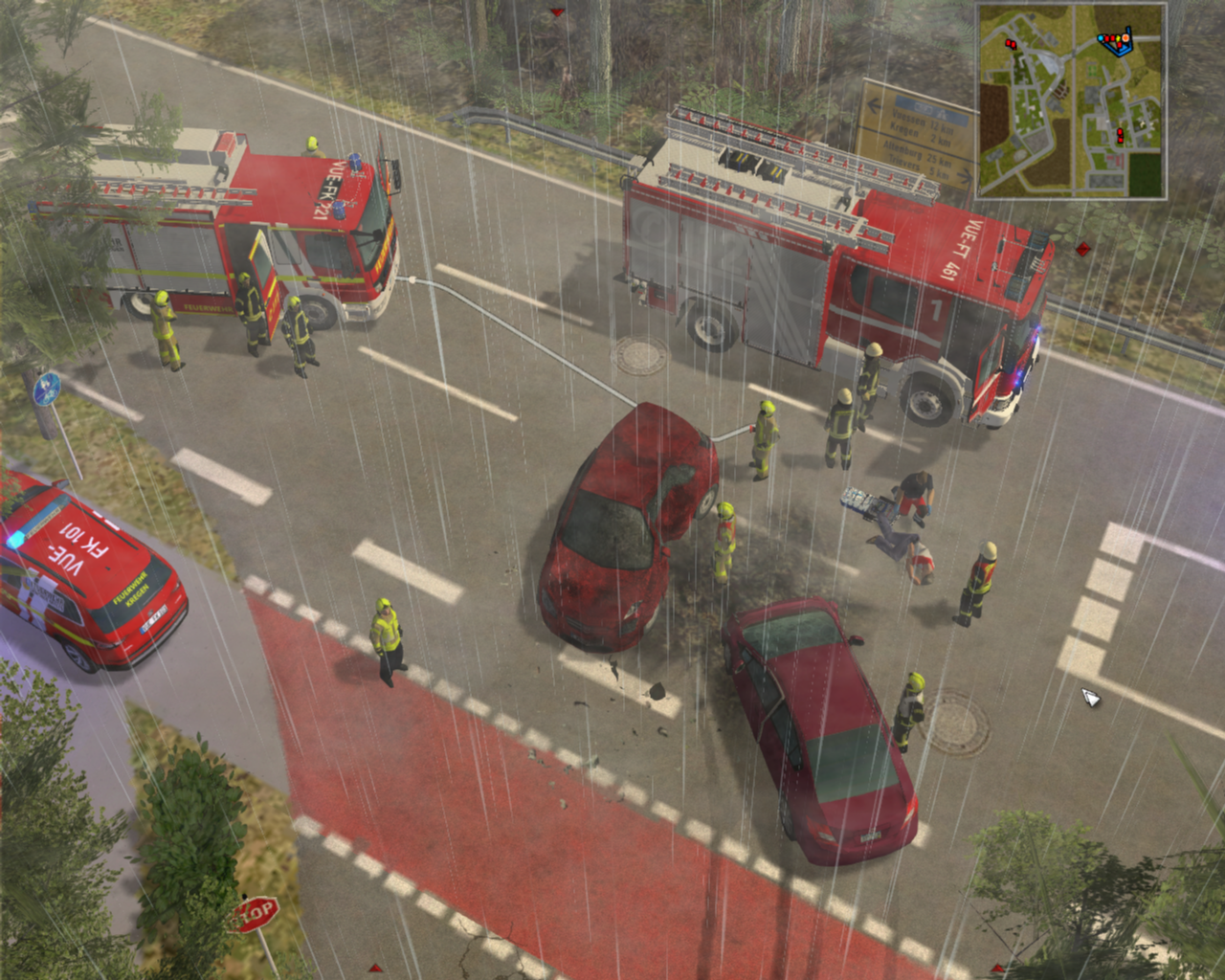The height and width of the screenshot is (980, 1225).
Task: Click the dark green field on the minimap
Action: coord(1143,173)
